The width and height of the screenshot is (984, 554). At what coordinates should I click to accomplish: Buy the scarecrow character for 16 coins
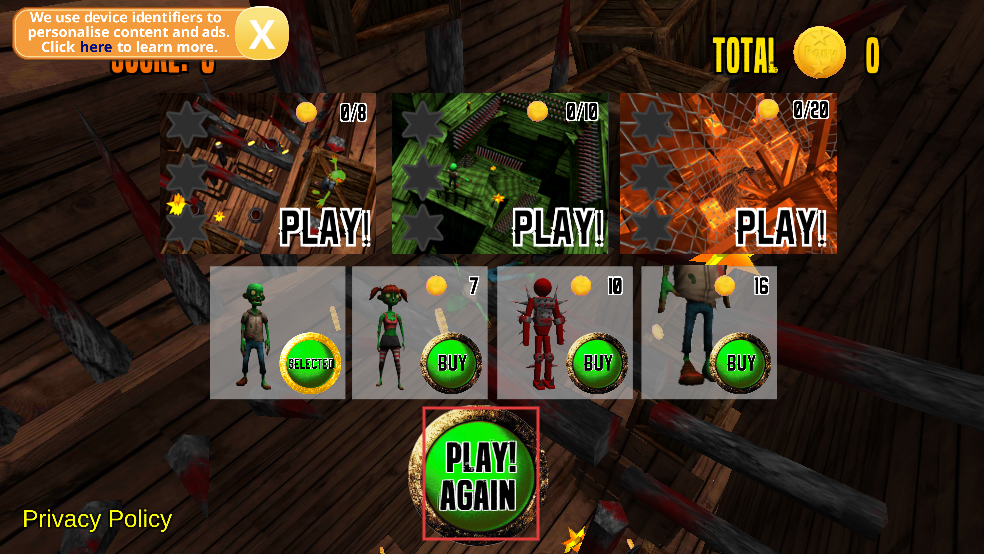point(741,362)
